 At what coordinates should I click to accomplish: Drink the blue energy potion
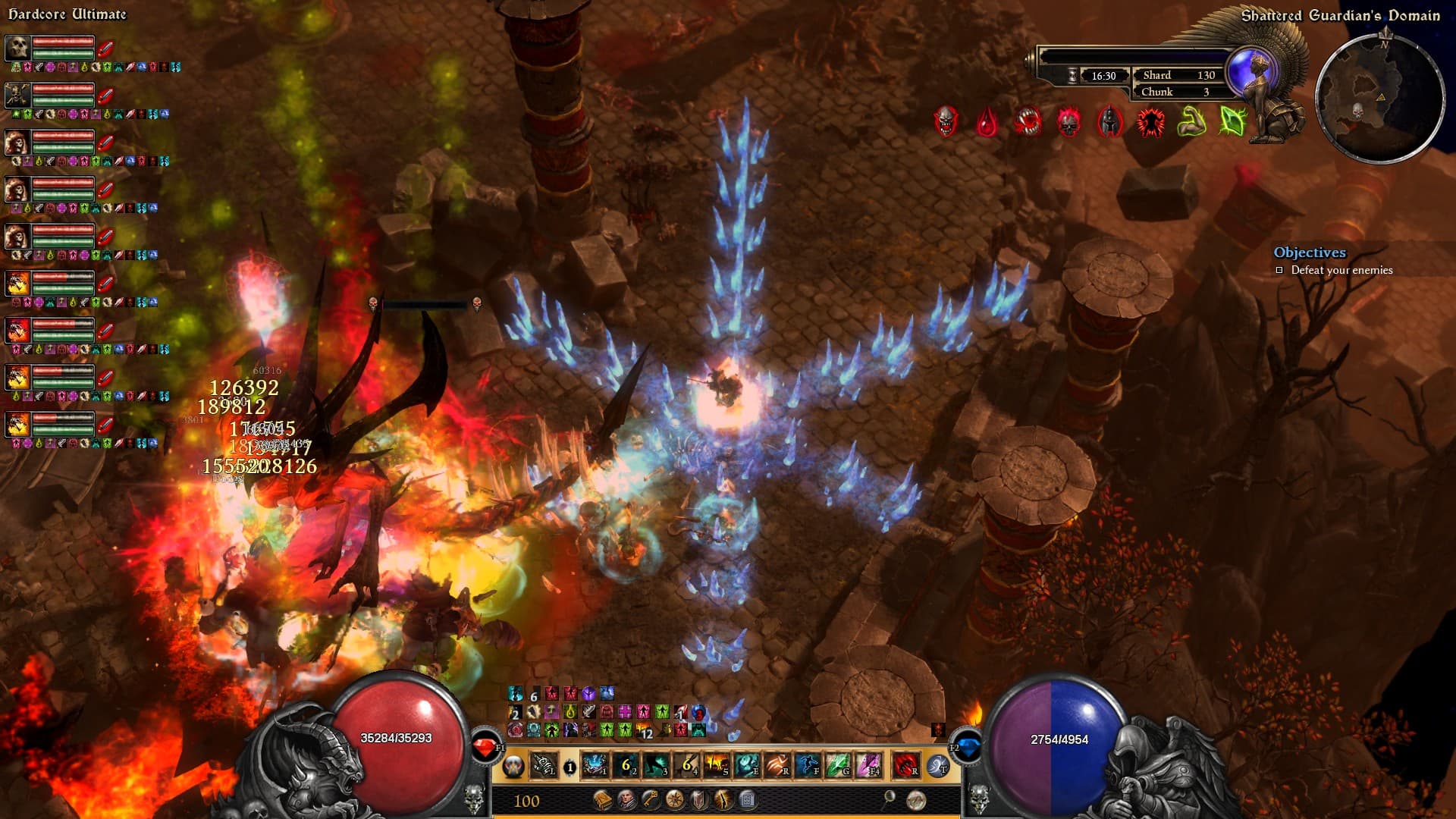tap(965, 748)
